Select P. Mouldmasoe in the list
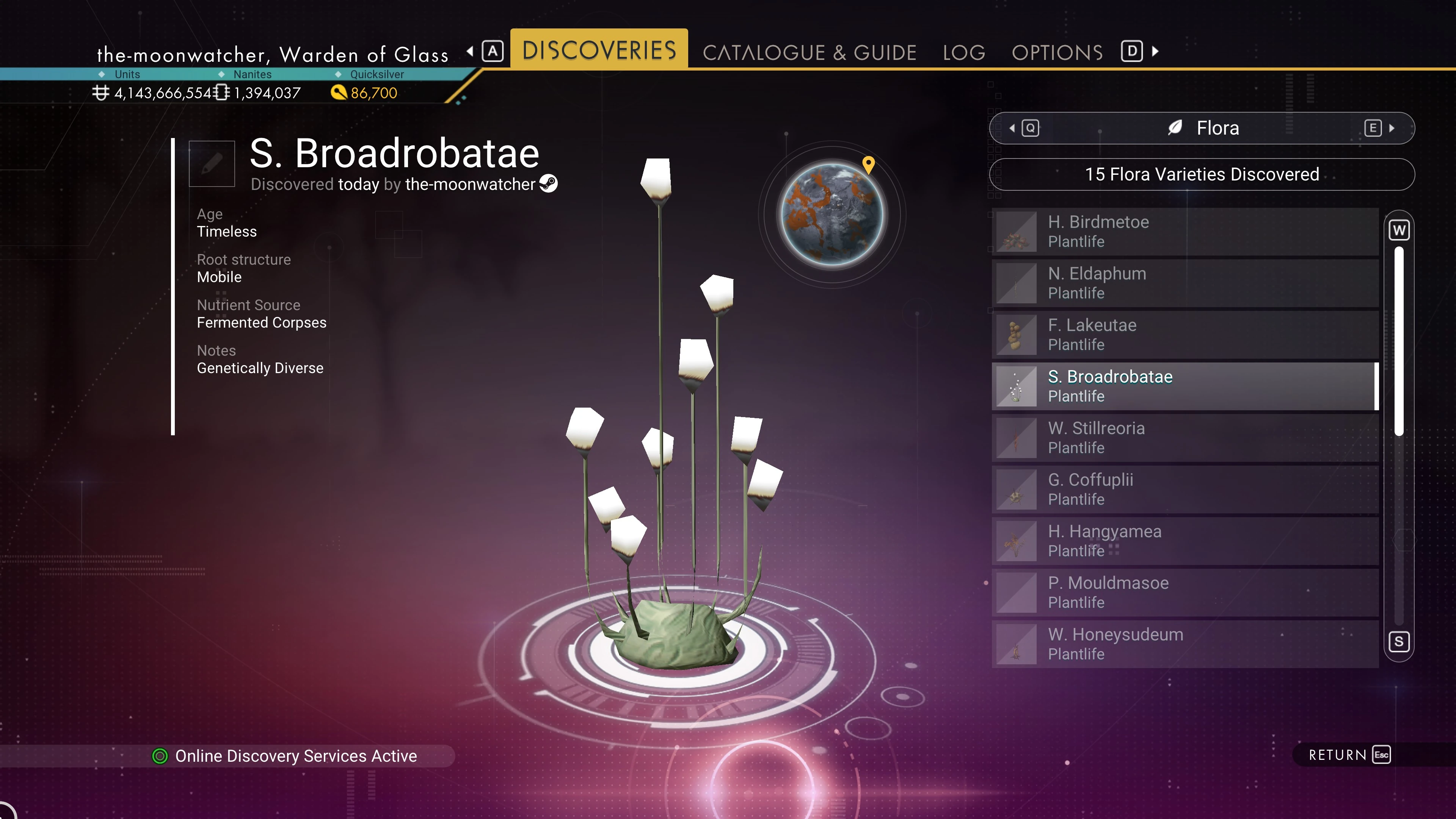The height and width of the screenshot is (819, 1456). [x=1185, y=592]
